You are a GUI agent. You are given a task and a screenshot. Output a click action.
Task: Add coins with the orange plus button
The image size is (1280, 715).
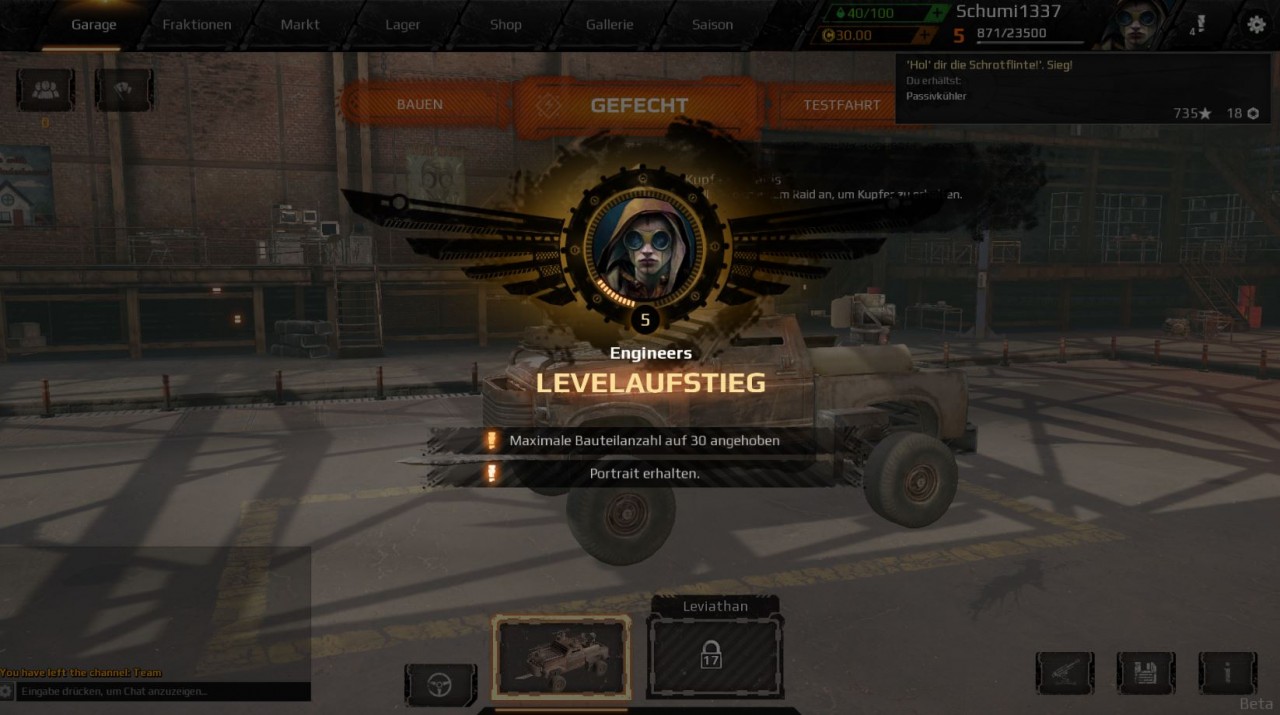click(x=925, y=36)
